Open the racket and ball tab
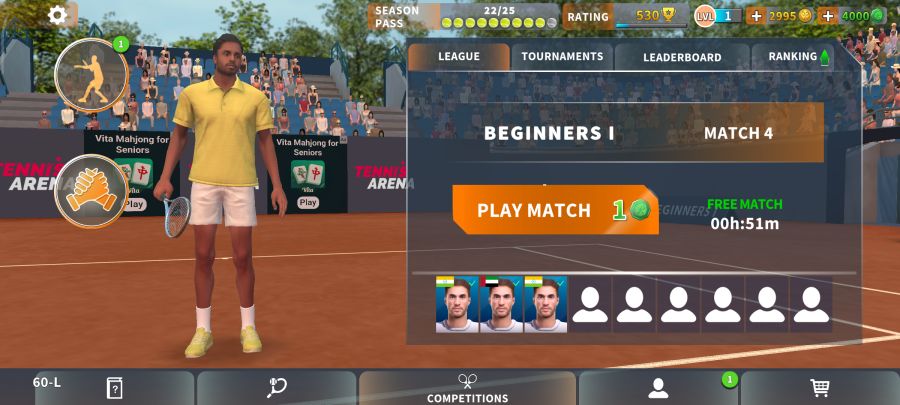 coord(277,388)
